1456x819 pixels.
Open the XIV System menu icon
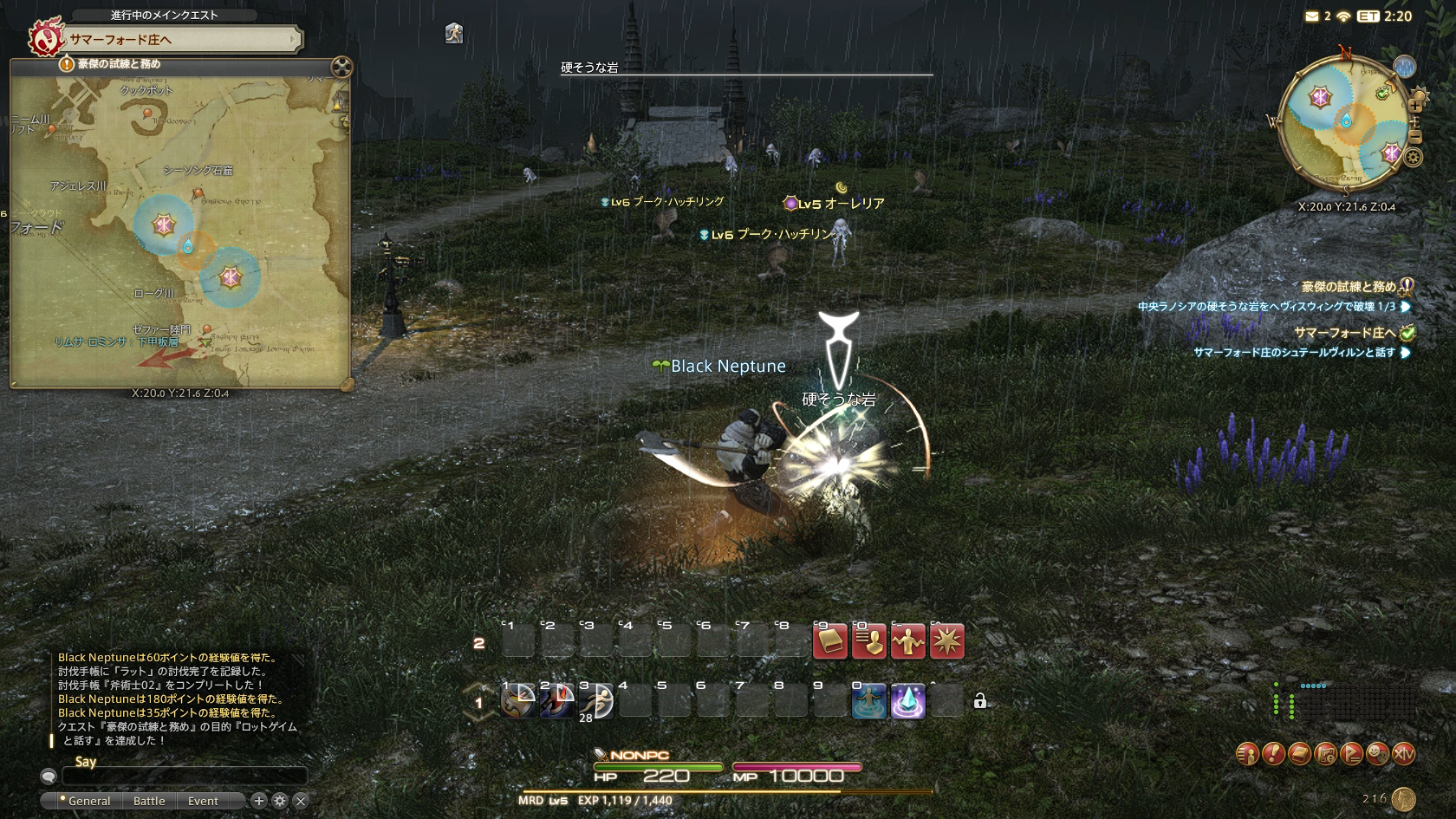pos(1403,754)
